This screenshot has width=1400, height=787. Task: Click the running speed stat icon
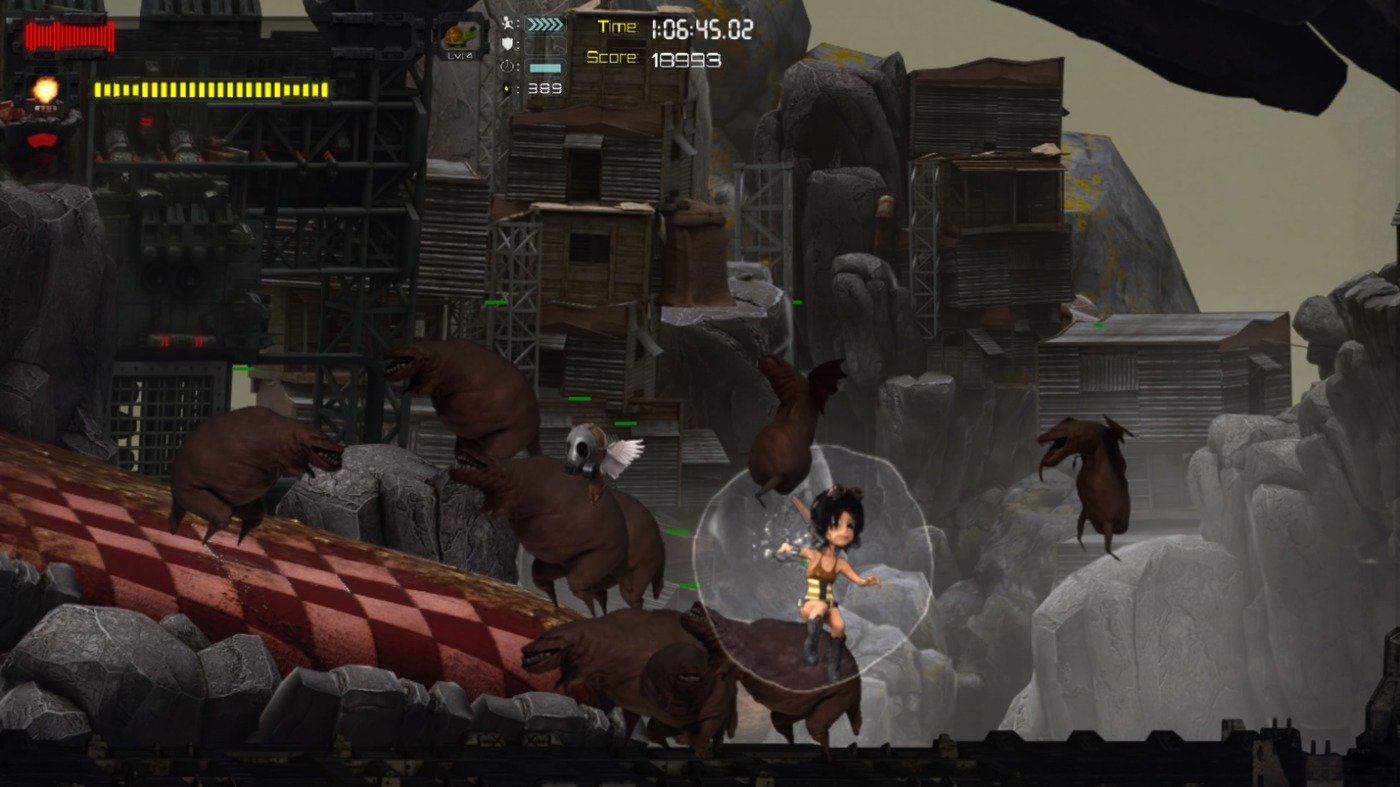click(509, 23)
